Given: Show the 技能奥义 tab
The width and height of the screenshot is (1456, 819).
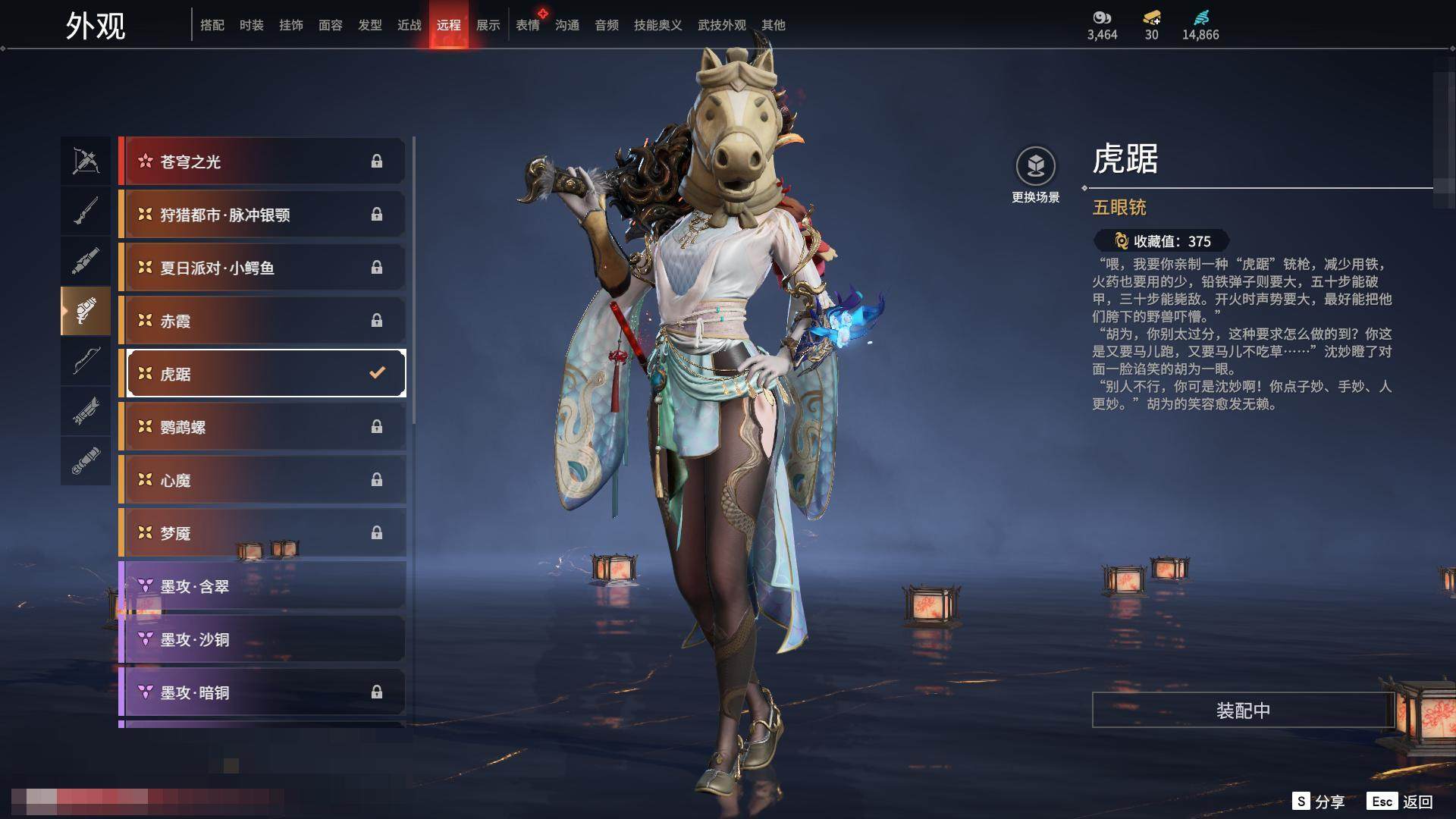Looking at the screenshot, I should [657, 25].
